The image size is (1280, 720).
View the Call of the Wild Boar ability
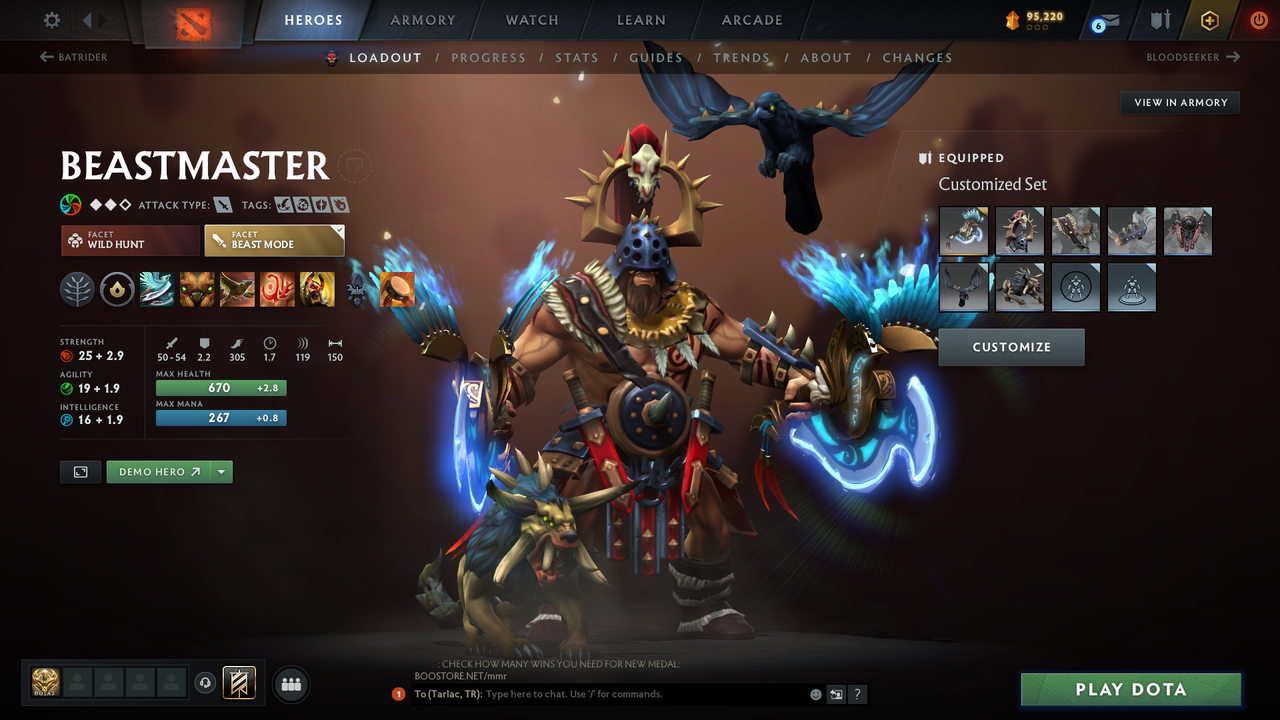[197, 289]
